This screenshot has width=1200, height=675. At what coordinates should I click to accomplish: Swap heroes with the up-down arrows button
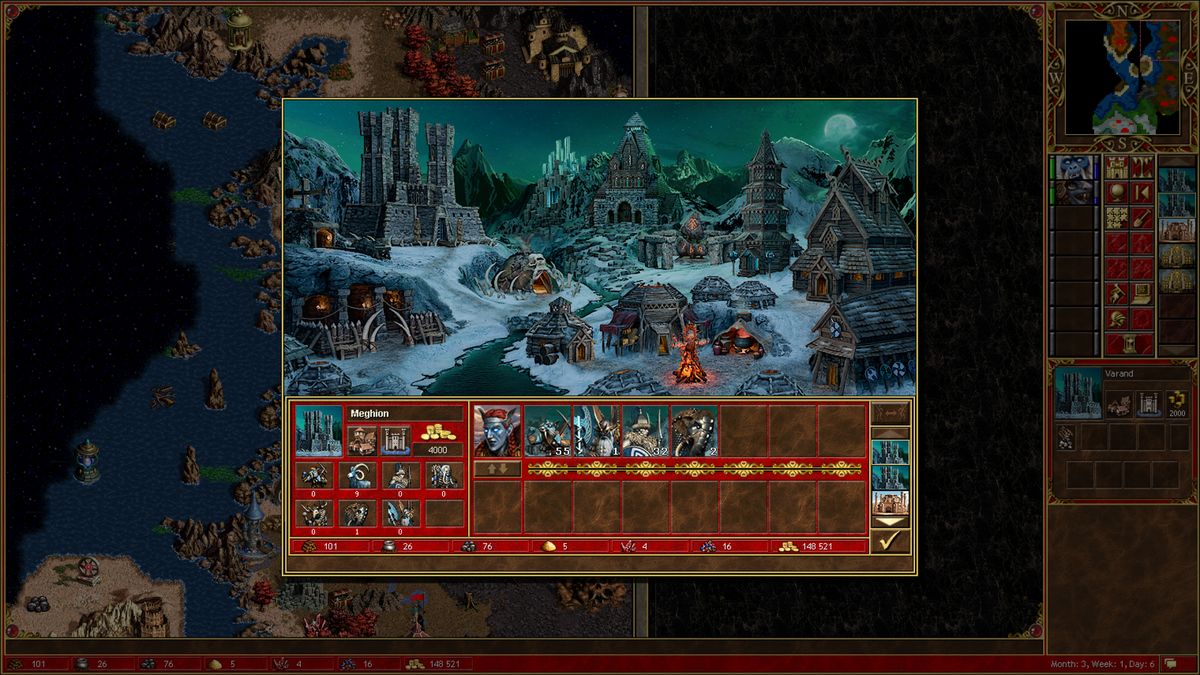[x=497, y=468]
